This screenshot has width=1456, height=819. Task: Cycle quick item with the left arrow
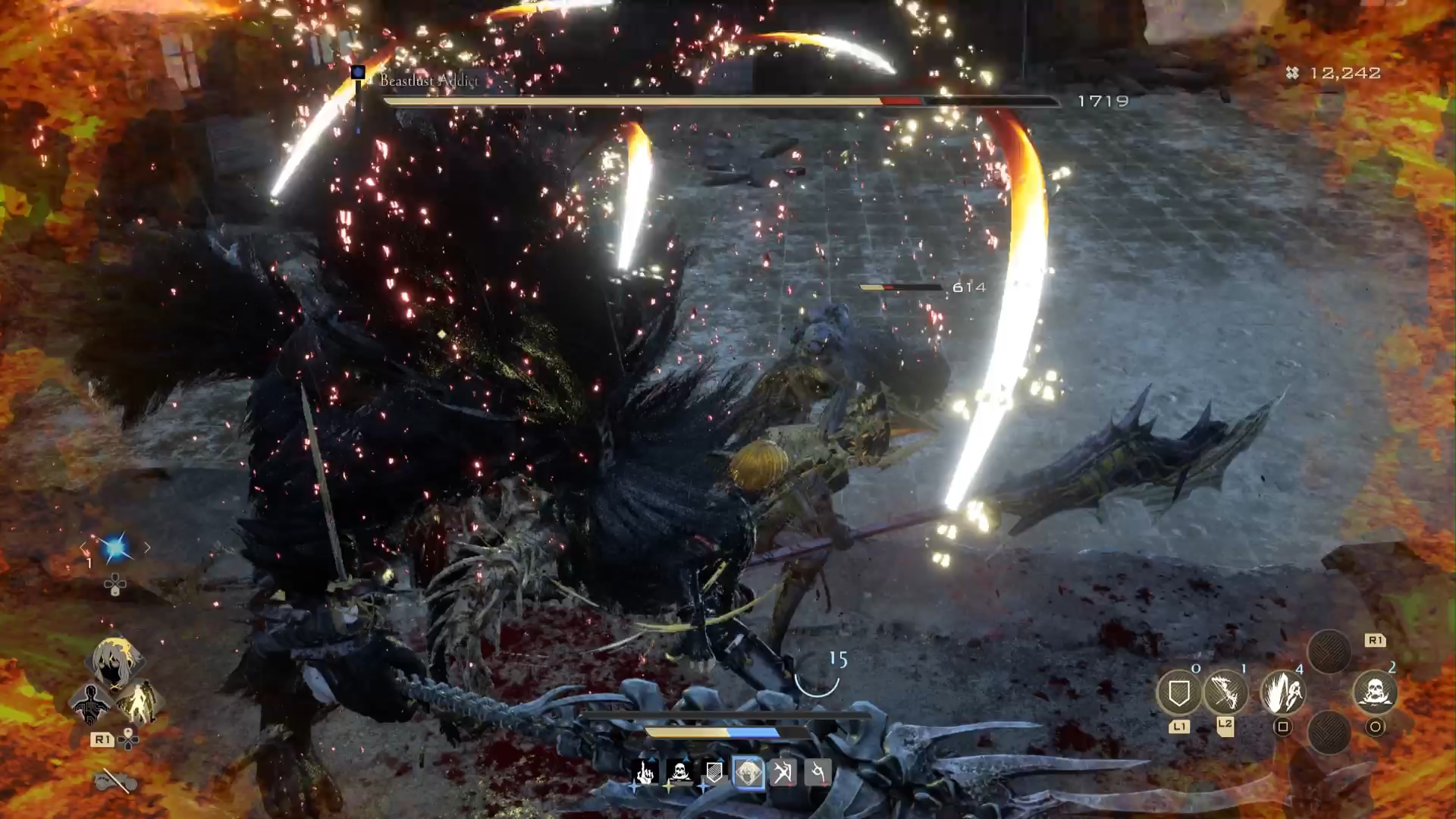[x=83, y=547]
